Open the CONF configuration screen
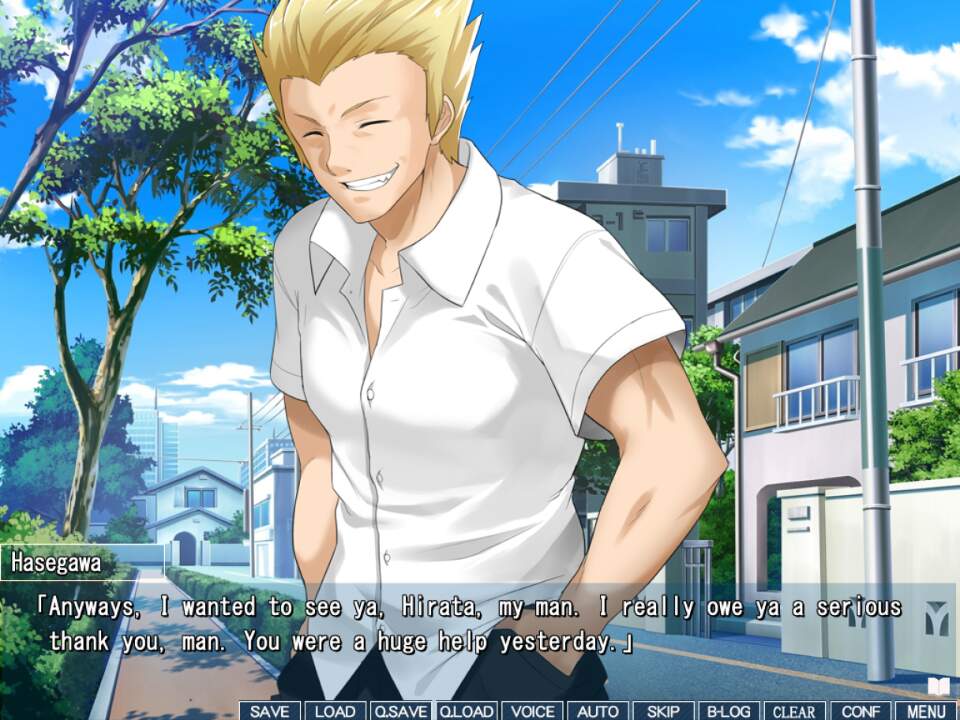 (860, 711)
